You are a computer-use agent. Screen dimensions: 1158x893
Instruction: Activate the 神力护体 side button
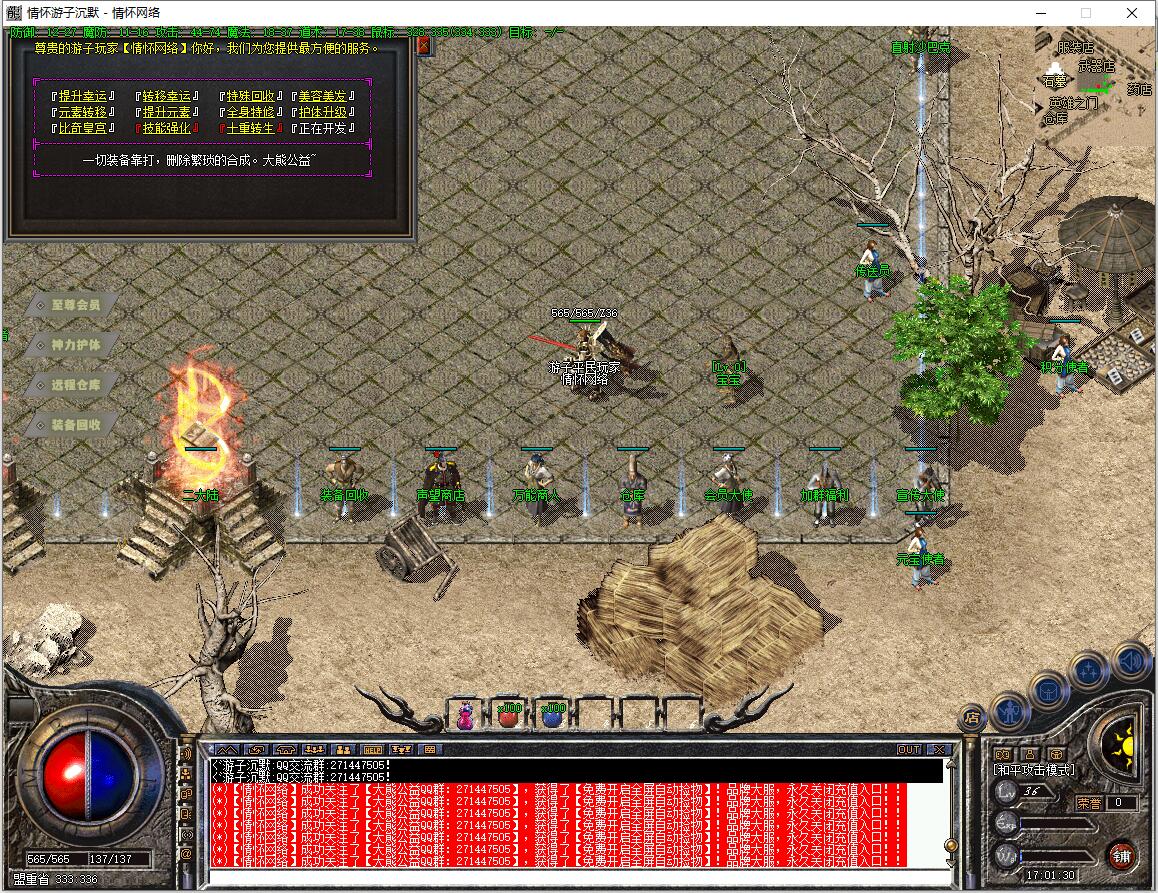click(x=73, y=344)
